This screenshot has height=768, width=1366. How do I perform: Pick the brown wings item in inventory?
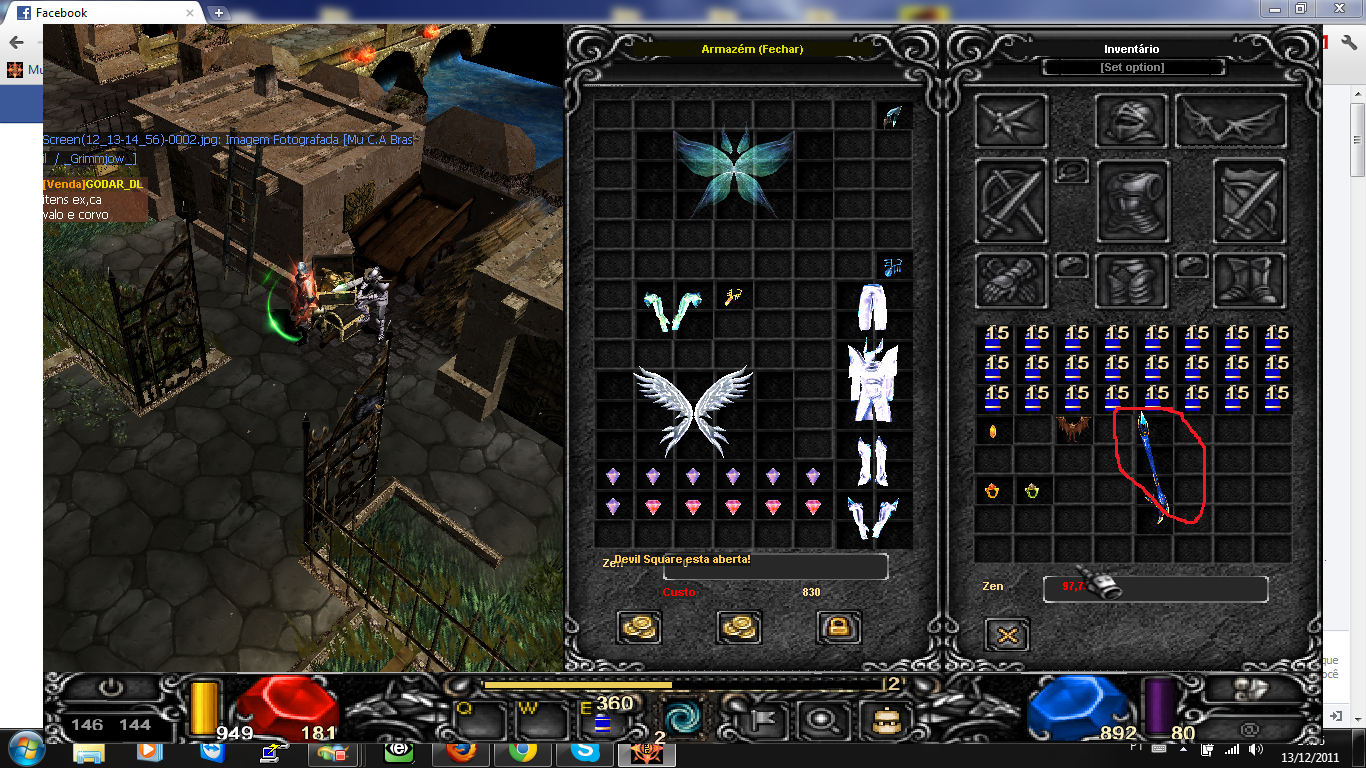click(x=1072, y=431)
